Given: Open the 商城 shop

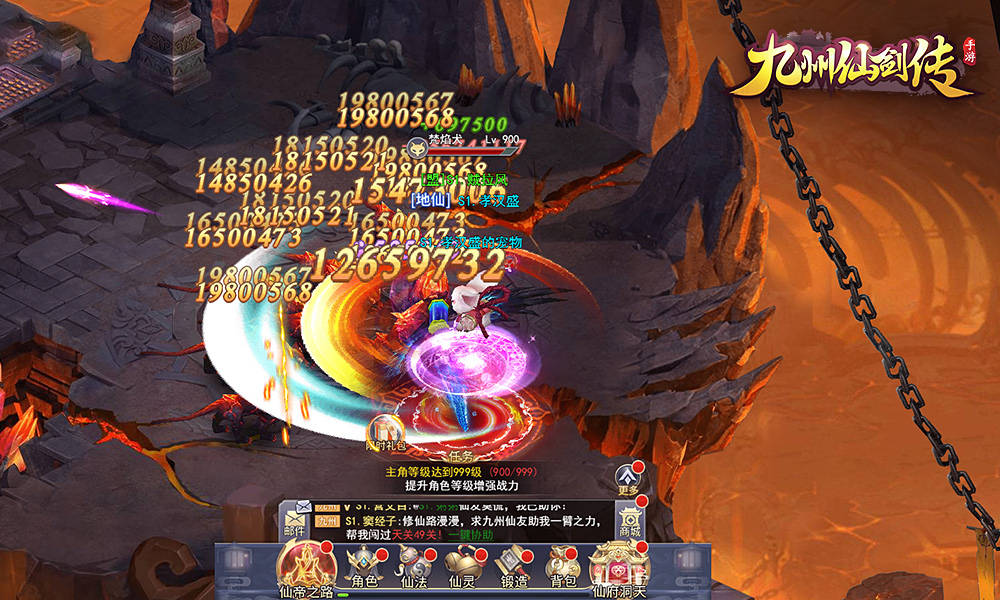Looking at the screenshot, I should point(629,521).
